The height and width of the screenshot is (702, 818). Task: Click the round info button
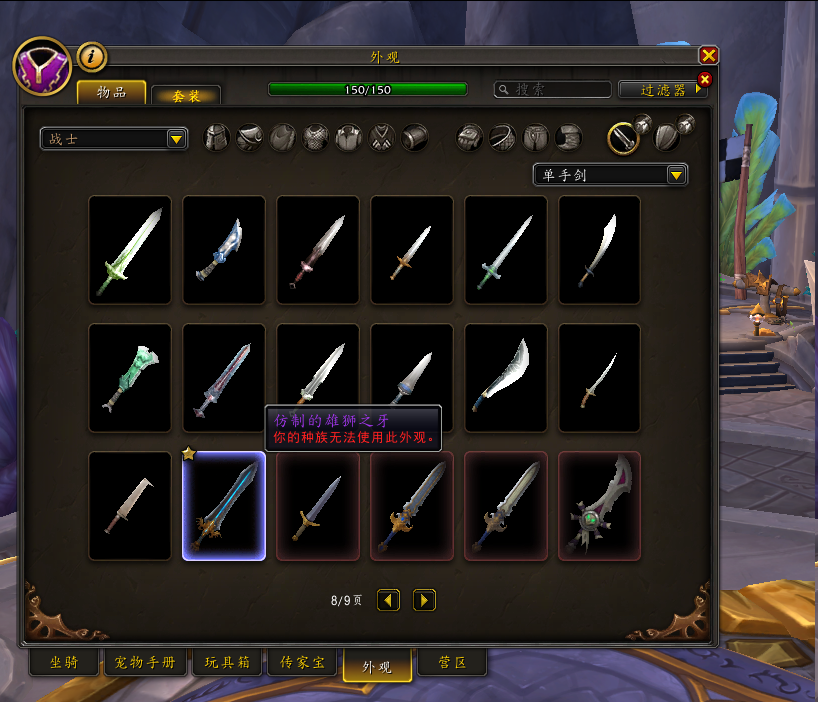91,57
